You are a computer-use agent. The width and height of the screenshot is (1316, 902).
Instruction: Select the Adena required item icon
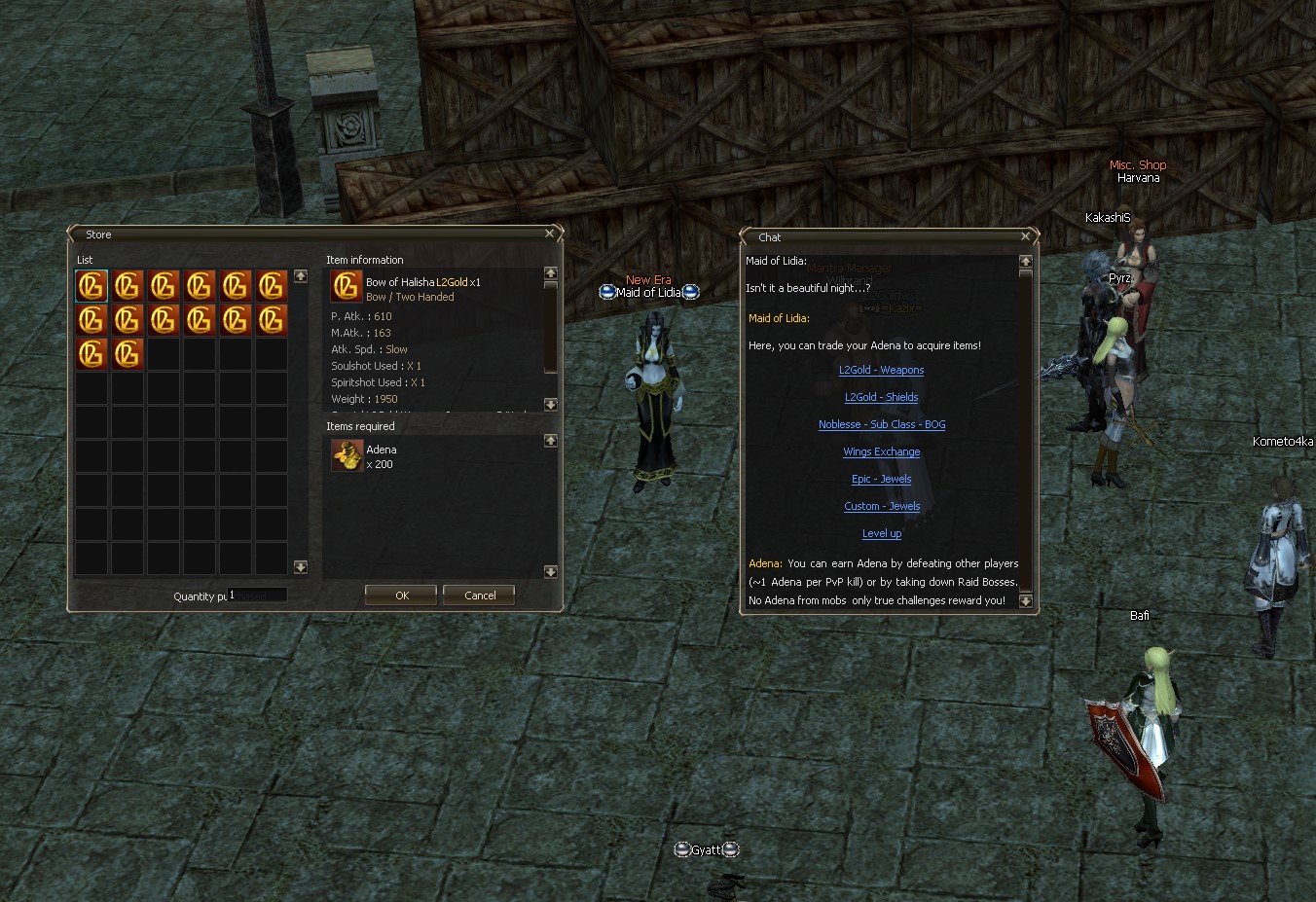[347, 455]
